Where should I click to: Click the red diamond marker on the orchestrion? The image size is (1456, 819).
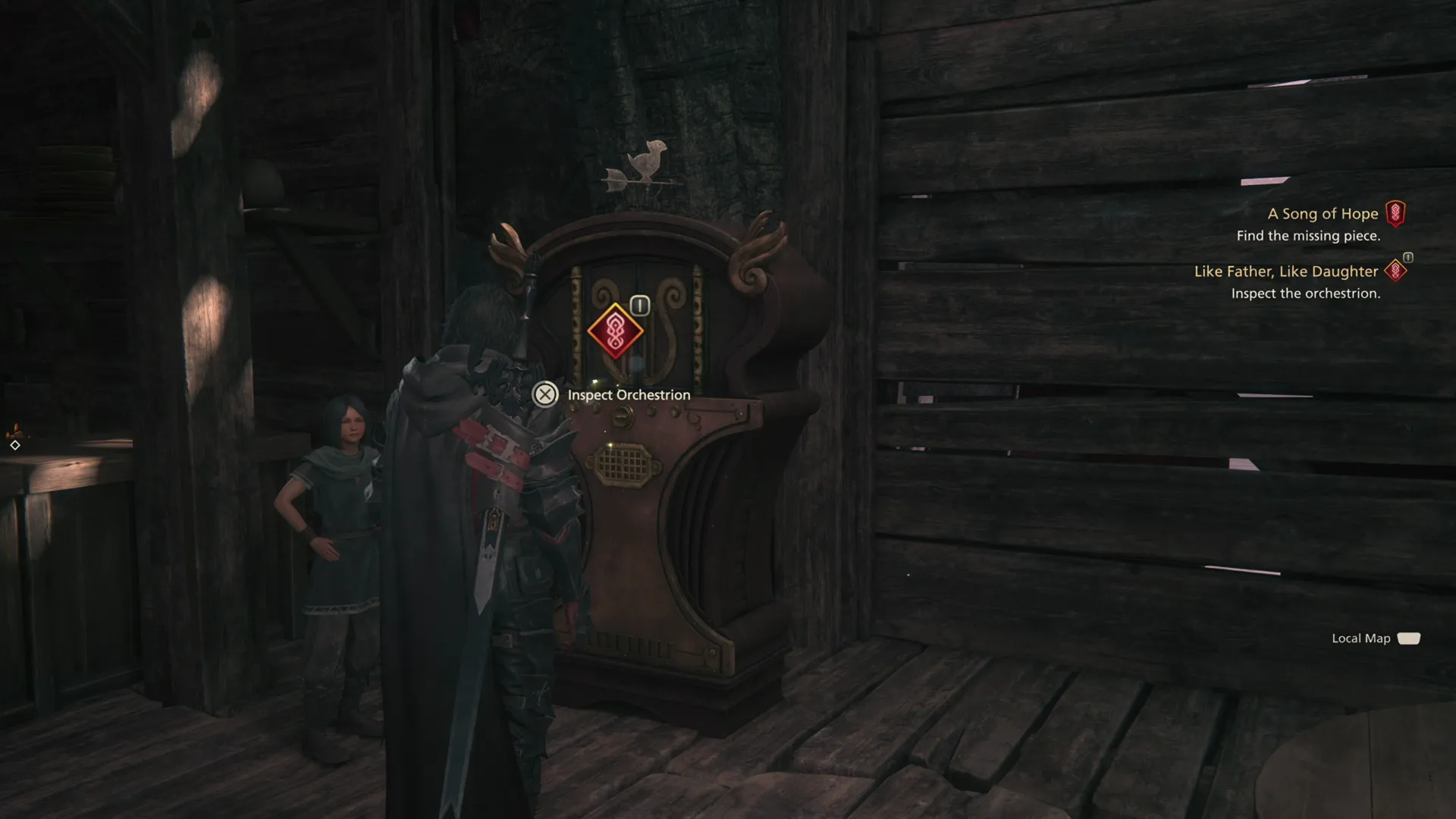(x=616, y=331)
